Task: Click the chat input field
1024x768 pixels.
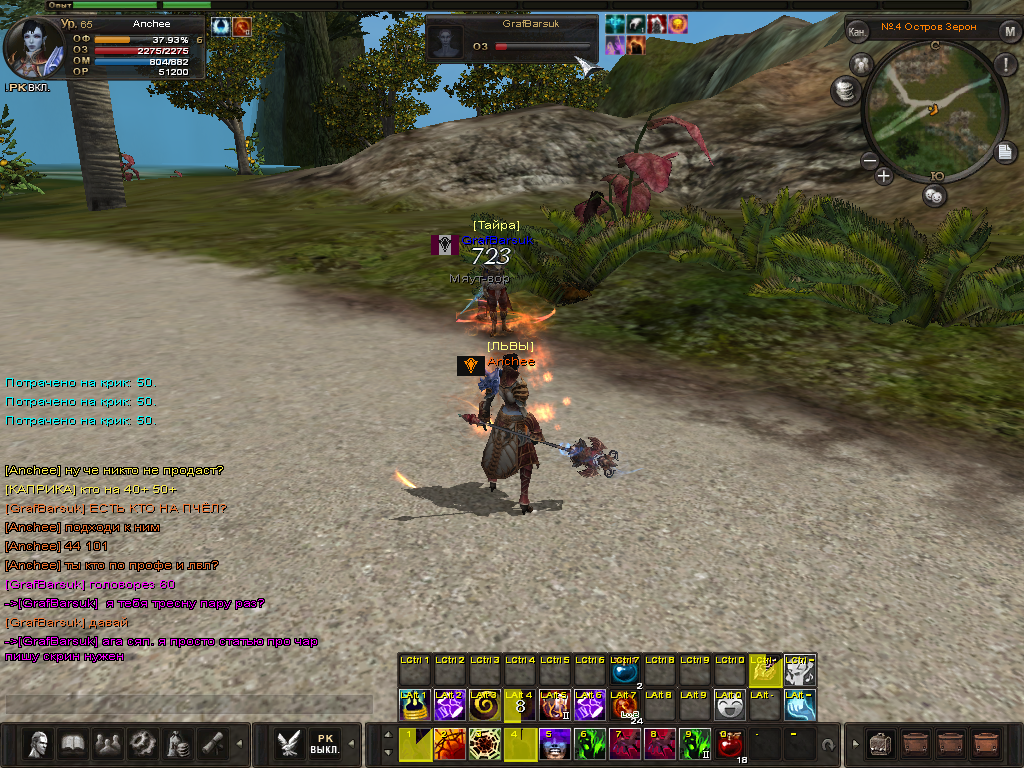Action: click(190, 704)
